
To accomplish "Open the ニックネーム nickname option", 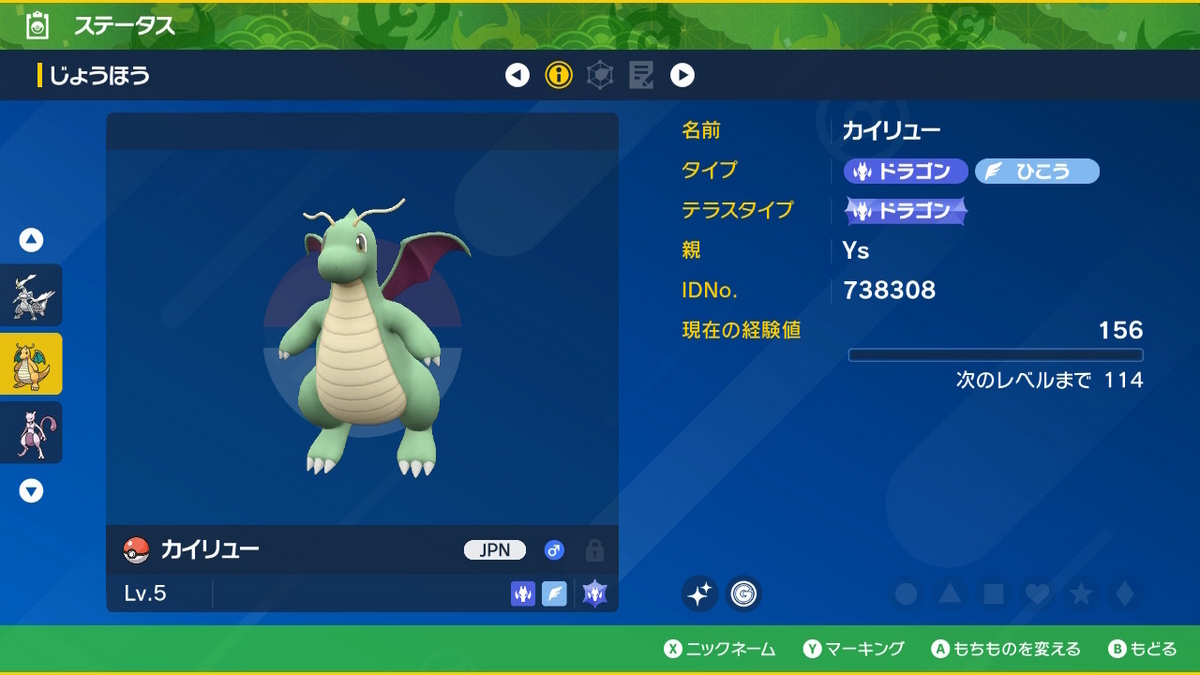I will [720, 649].
